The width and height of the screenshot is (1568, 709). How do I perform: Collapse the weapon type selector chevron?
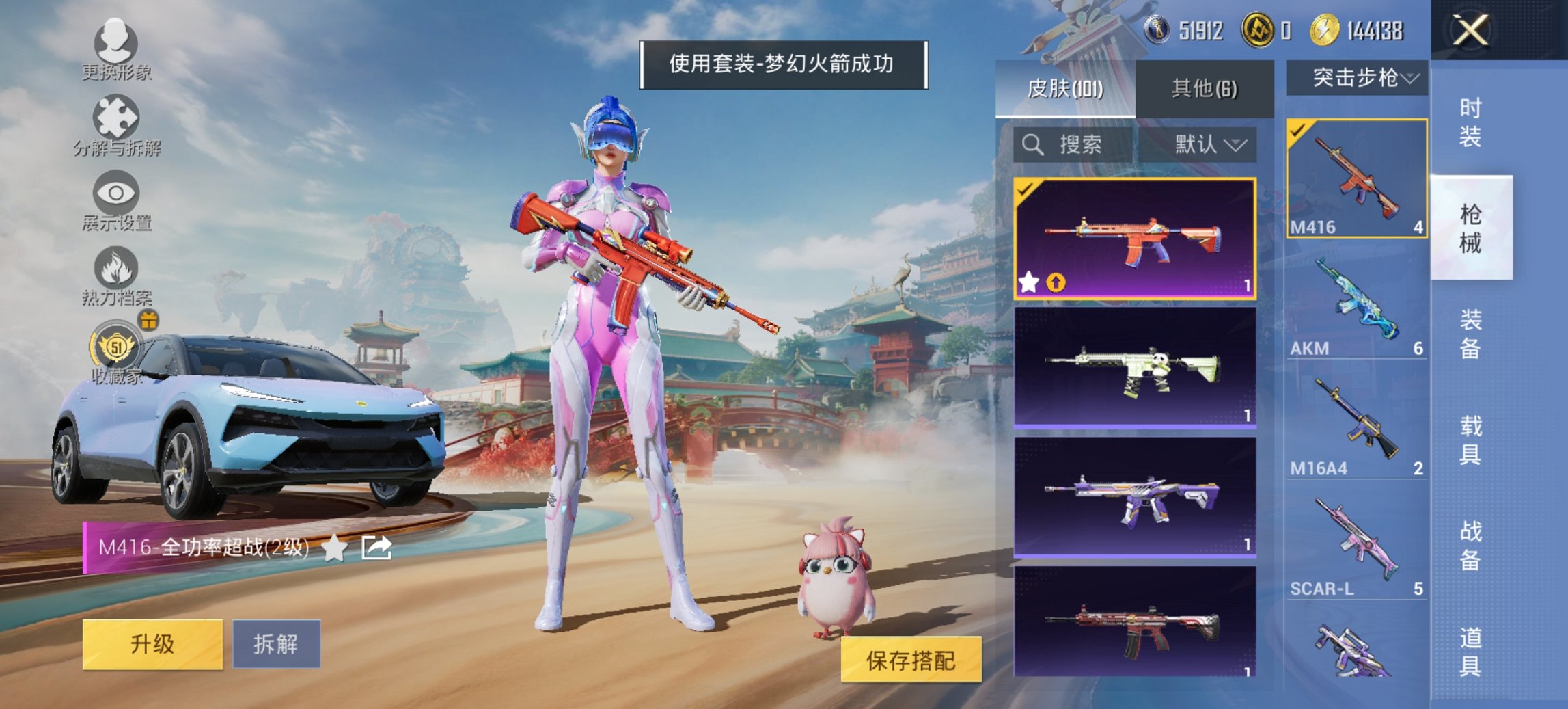(x=1411, y=77)
